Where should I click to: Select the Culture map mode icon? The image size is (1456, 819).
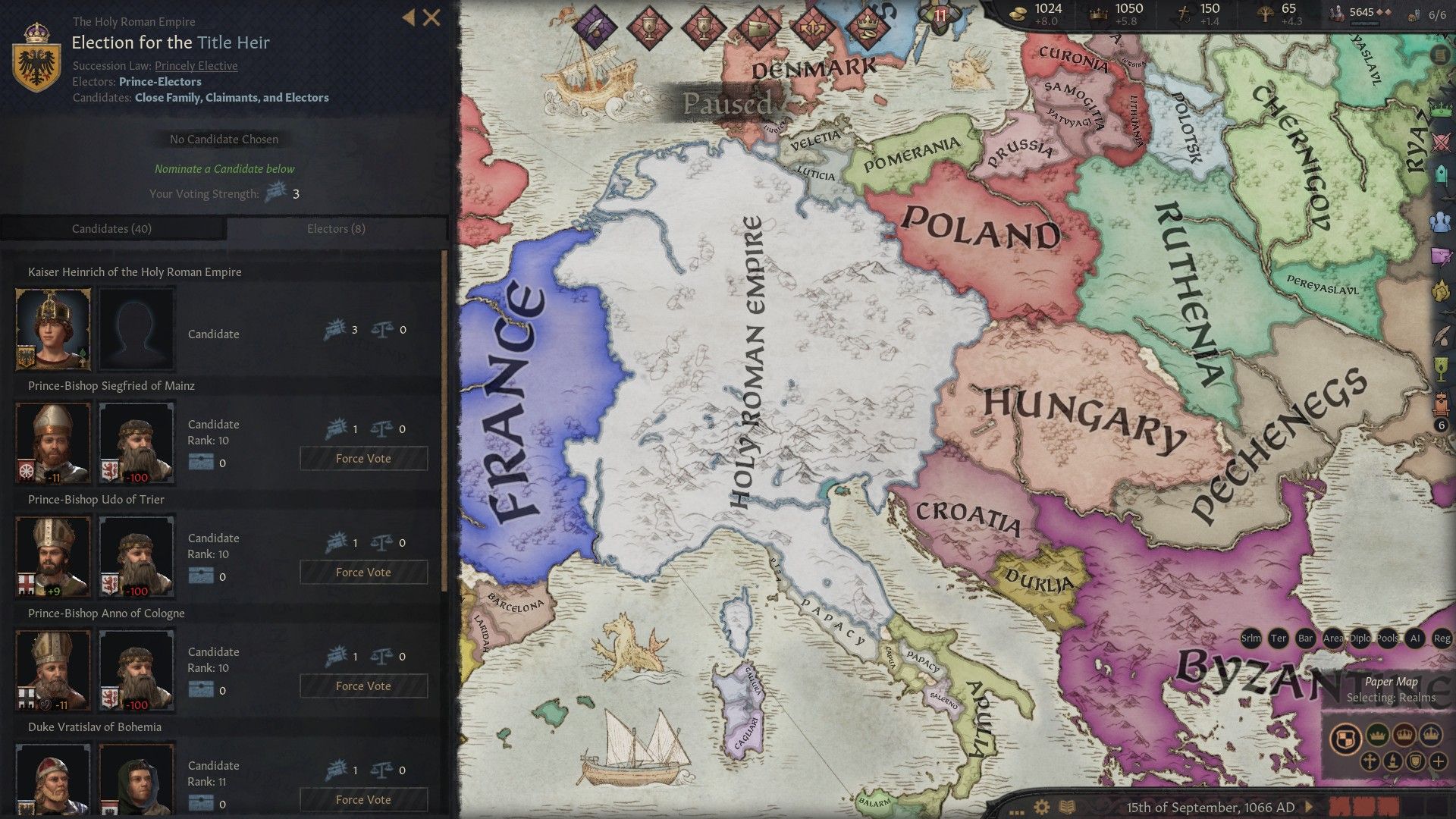(x=1393, y=761)
